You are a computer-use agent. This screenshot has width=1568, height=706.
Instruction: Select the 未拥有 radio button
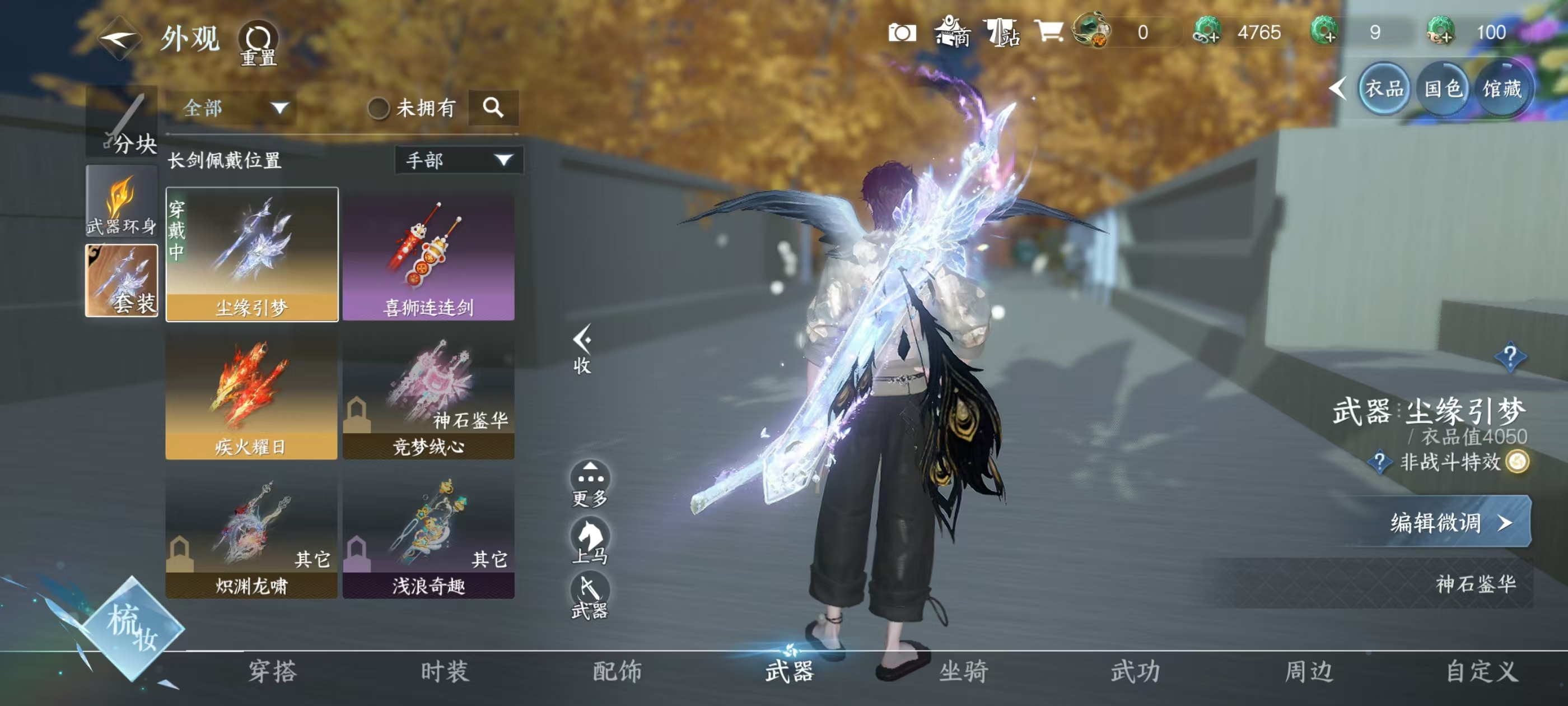379,108
